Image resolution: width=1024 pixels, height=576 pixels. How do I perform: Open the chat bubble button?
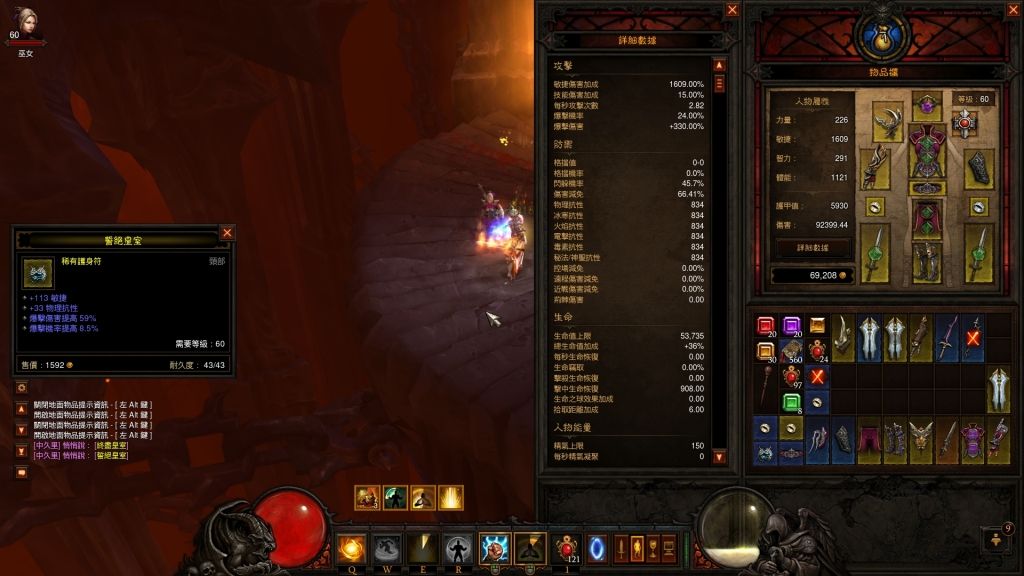pos(21,472)
